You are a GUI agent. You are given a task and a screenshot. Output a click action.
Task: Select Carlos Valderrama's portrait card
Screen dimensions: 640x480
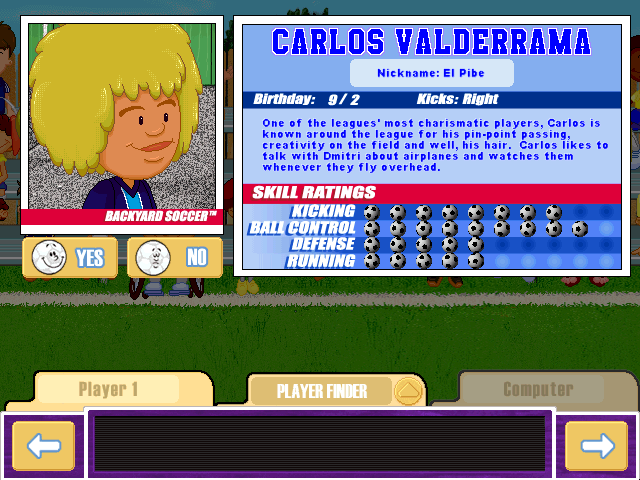click(x=121, y=121)
